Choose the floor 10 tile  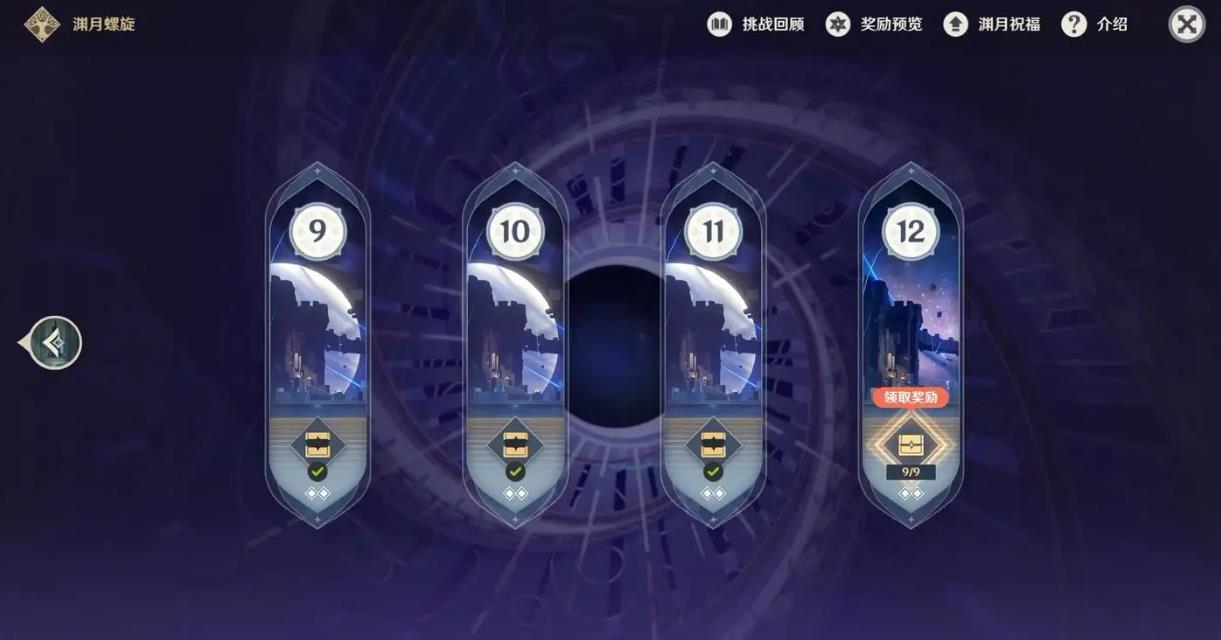point(515,320)
